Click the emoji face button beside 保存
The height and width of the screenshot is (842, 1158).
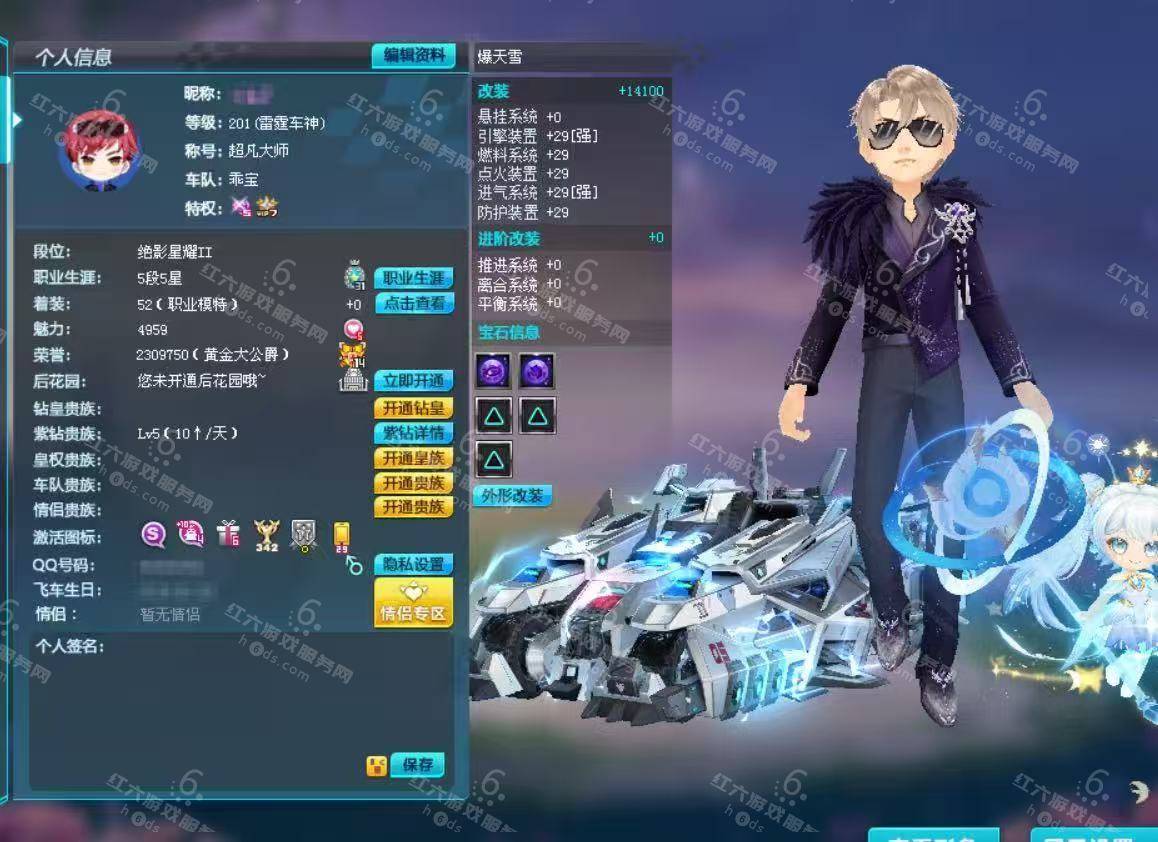pyautogui.click(x=376, y=766)
